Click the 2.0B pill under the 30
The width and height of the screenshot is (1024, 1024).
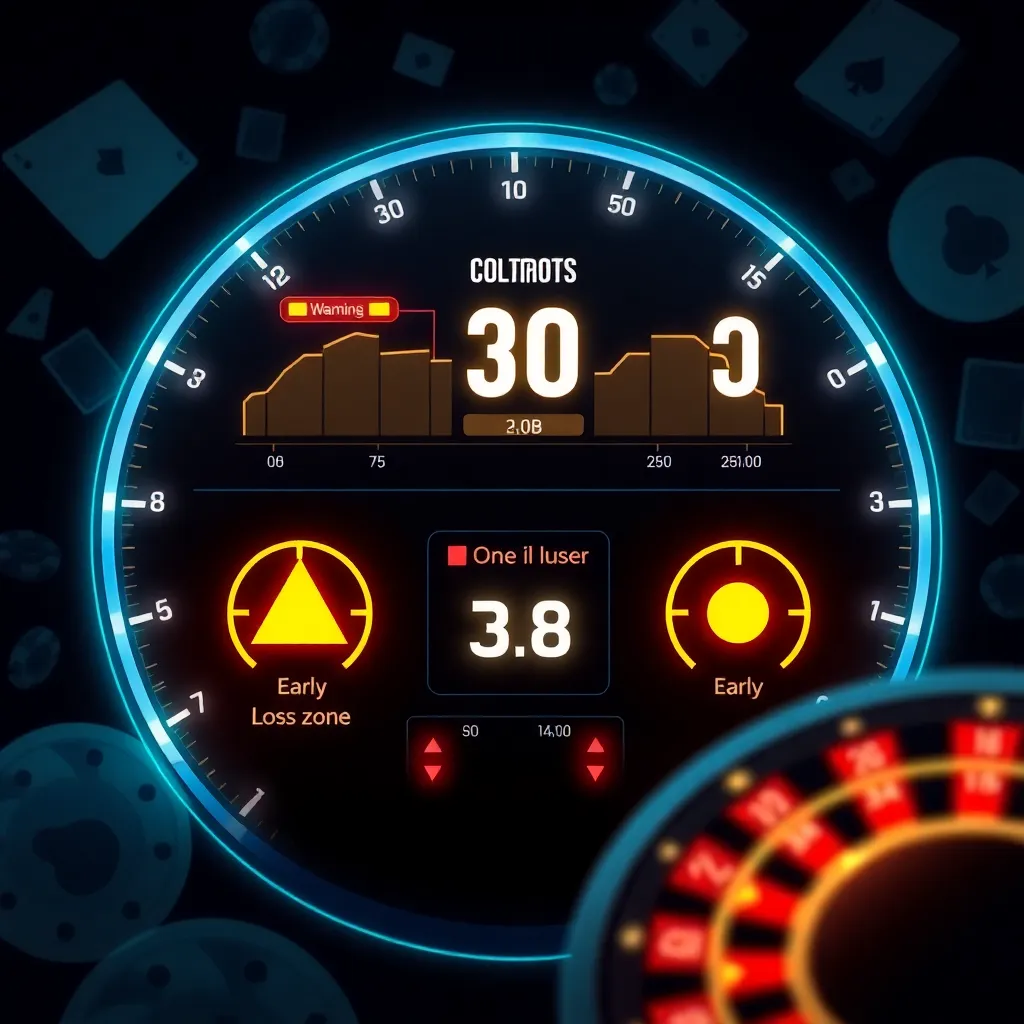click(523, 426)
